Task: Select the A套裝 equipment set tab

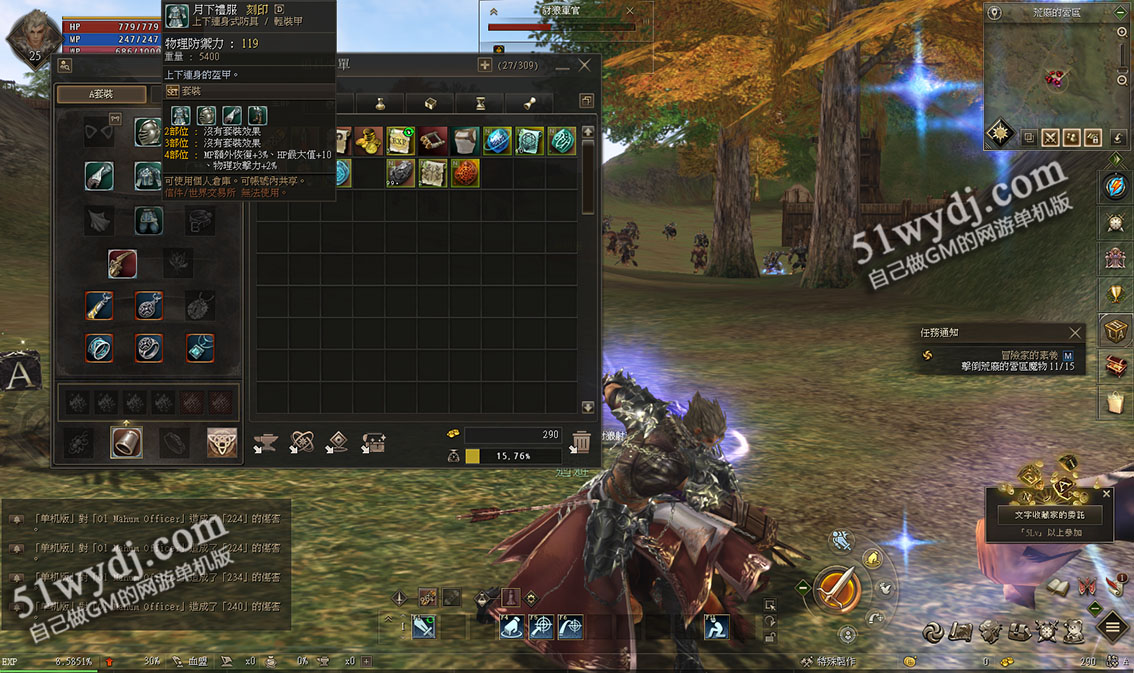Action: [x=100, y=94]
